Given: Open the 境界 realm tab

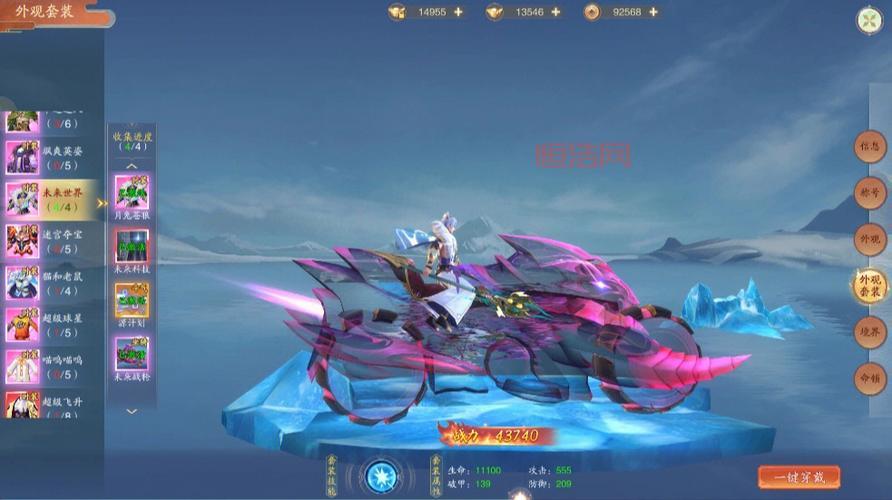Looking at the screenshot, I should [x=870, y=333].
